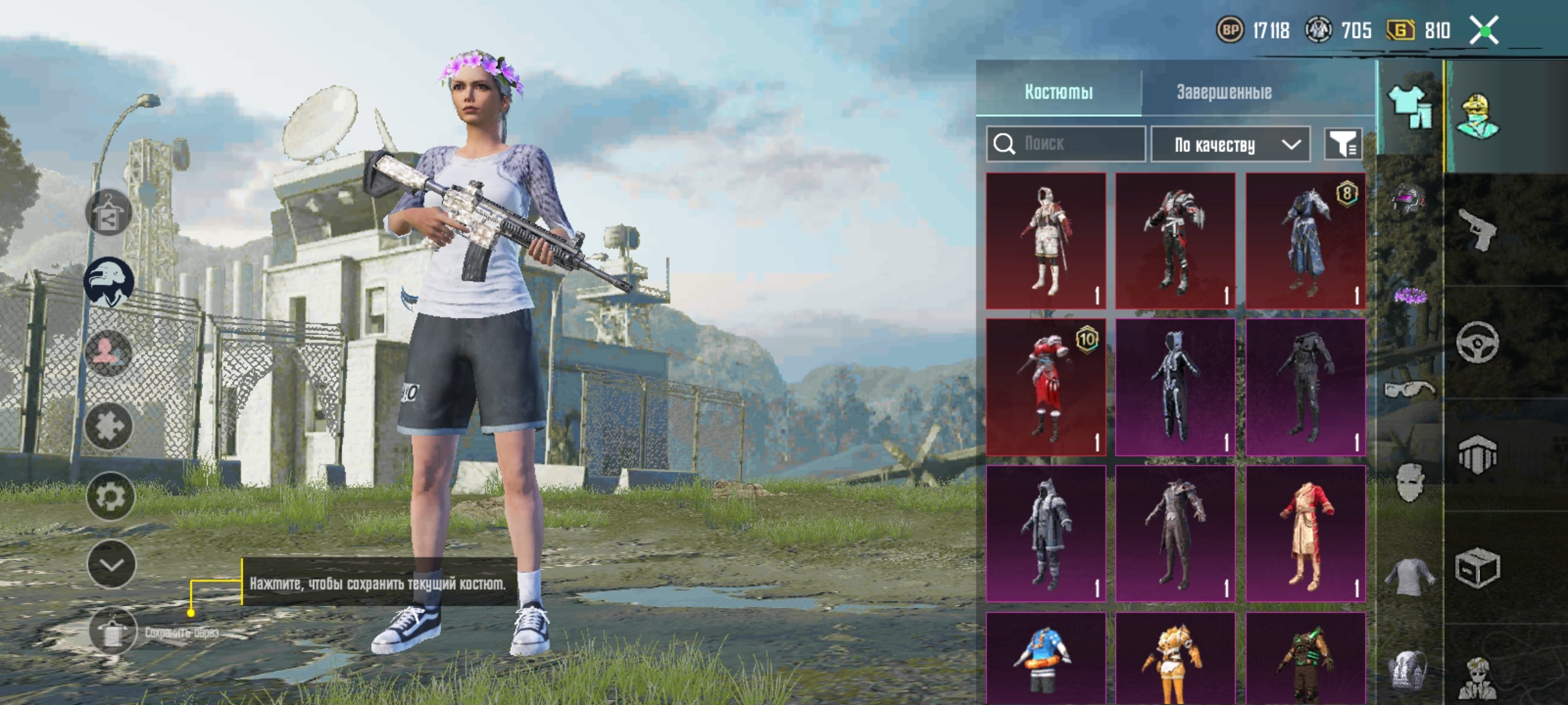Select the face mask category

tap(1408, 483)
